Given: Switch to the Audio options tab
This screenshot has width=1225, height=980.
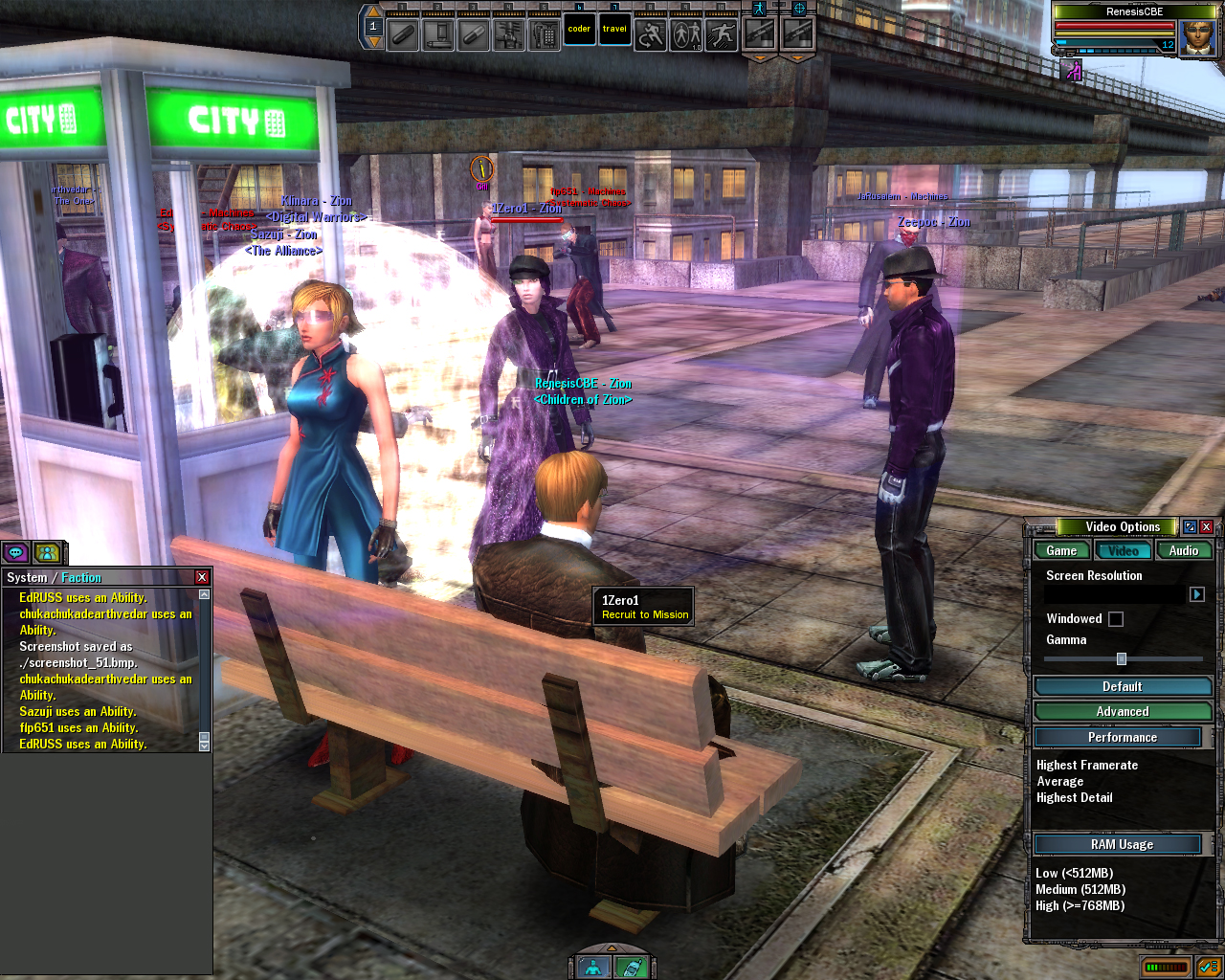Looking at the screenshot, I should (x=1184, y=550).
